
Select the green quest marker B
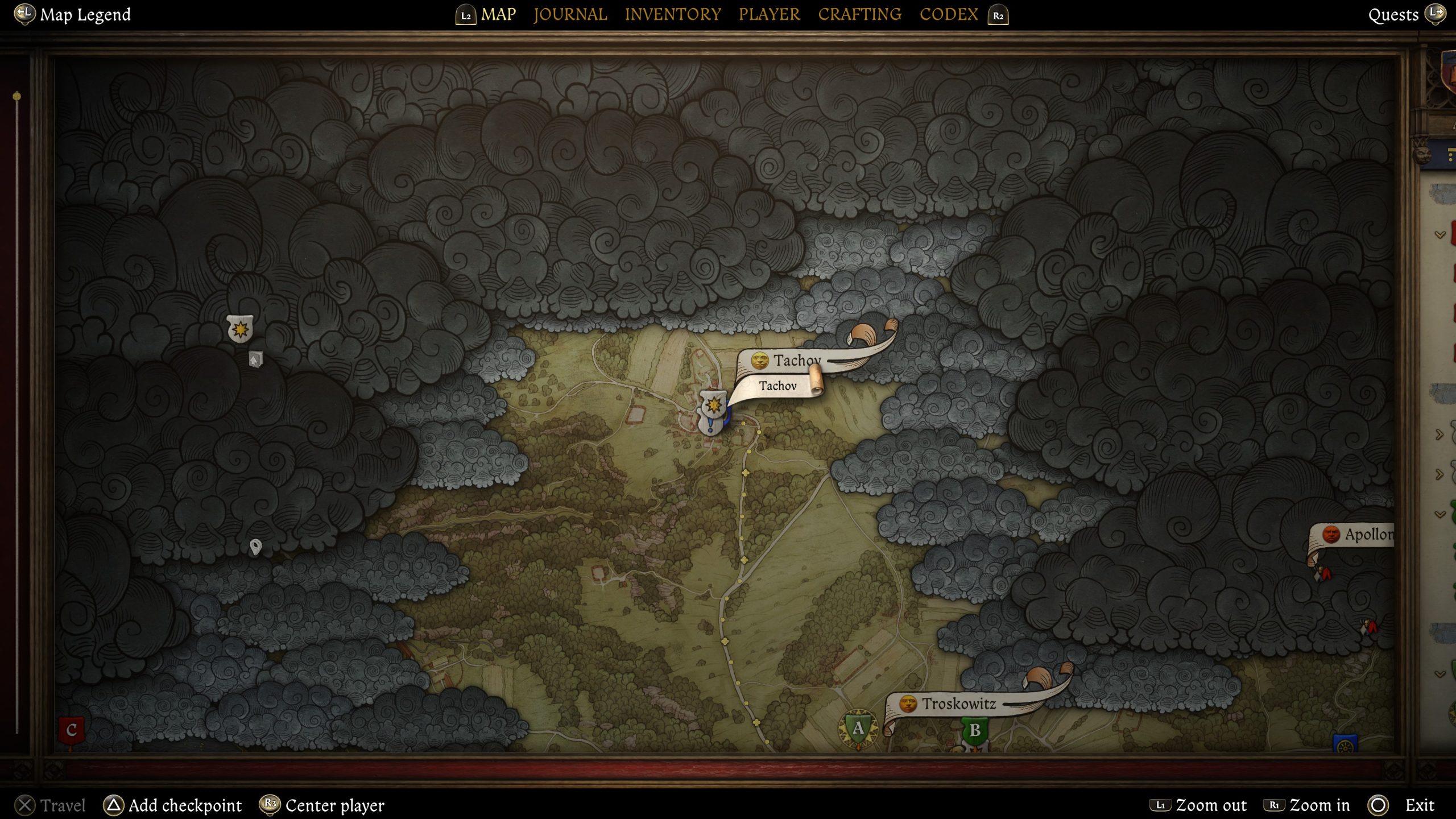(975, 730)
